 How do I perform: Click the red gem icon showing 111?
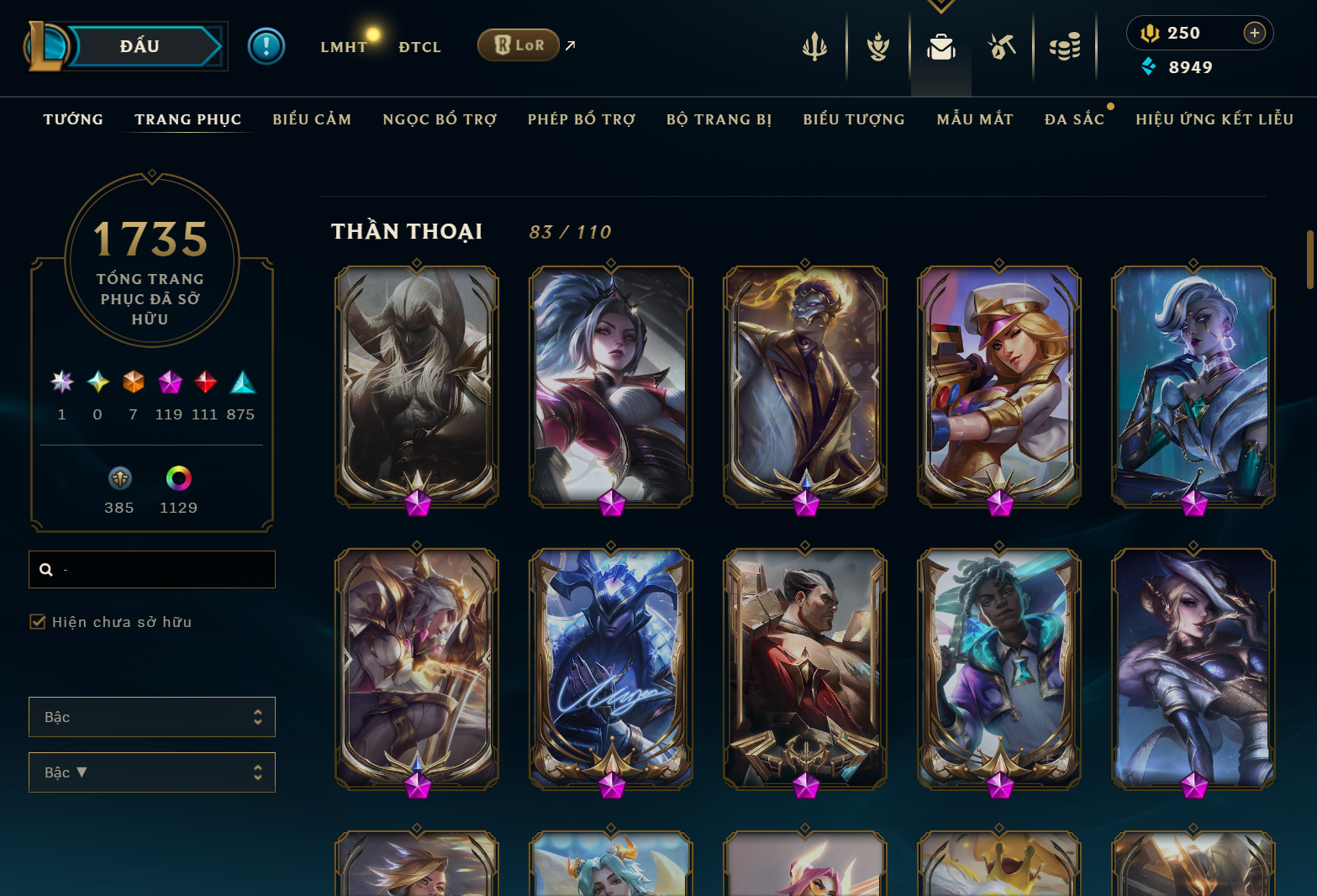pyautogui.click(x=205, y=383)
